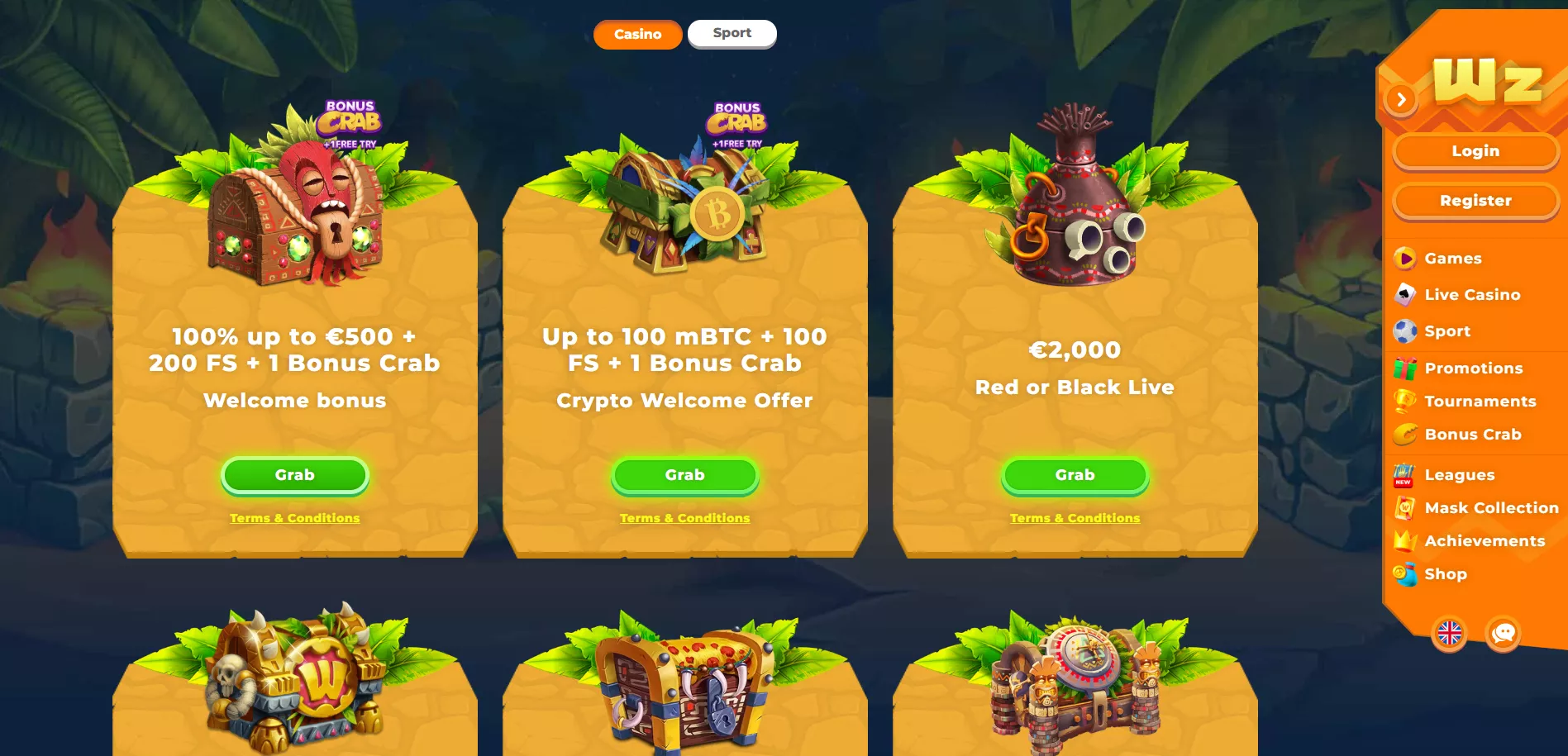Change language via the UK flag icon
Screen dimensions: 1568x756
coord(1450,634)
